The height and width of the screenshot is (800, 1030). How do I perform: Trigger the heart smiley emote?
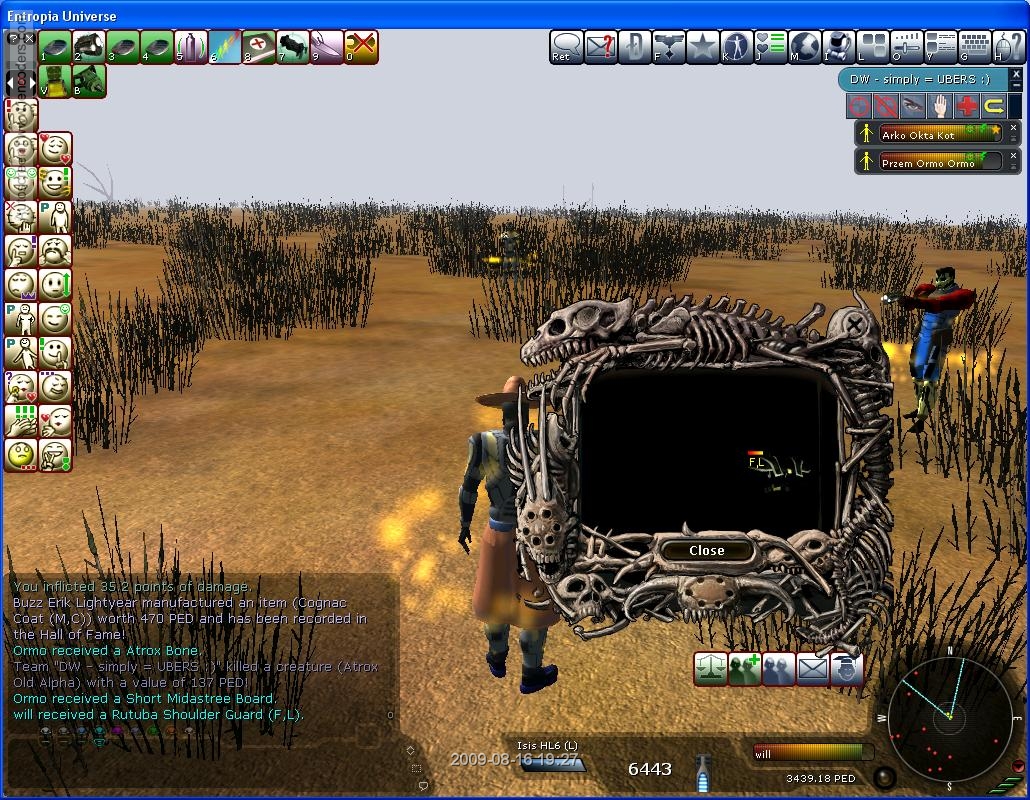[x=56, y=149]
